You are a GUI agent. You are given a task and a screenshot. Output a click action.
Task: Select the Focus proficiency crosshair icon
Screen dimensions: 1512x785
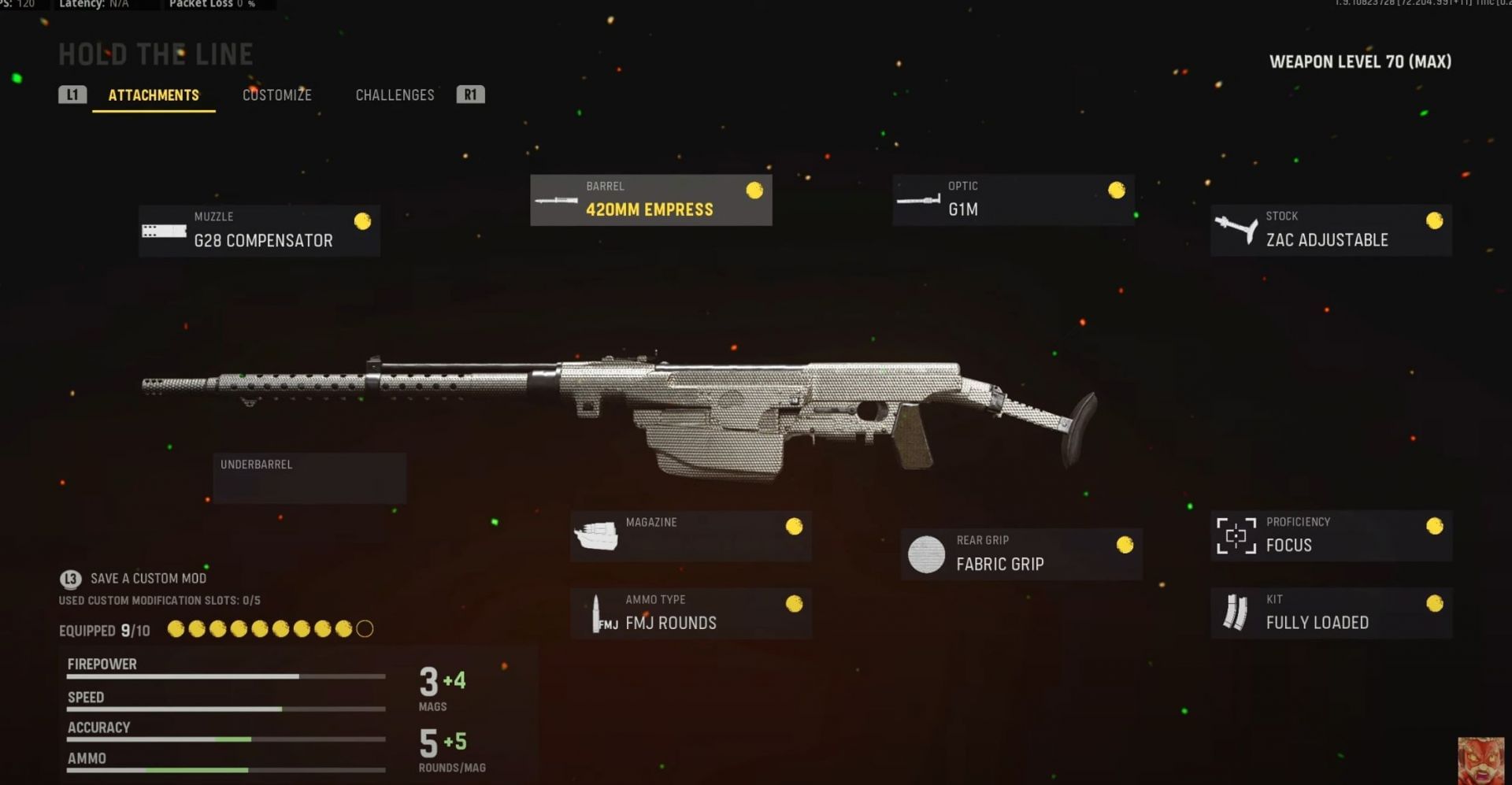1236,535
